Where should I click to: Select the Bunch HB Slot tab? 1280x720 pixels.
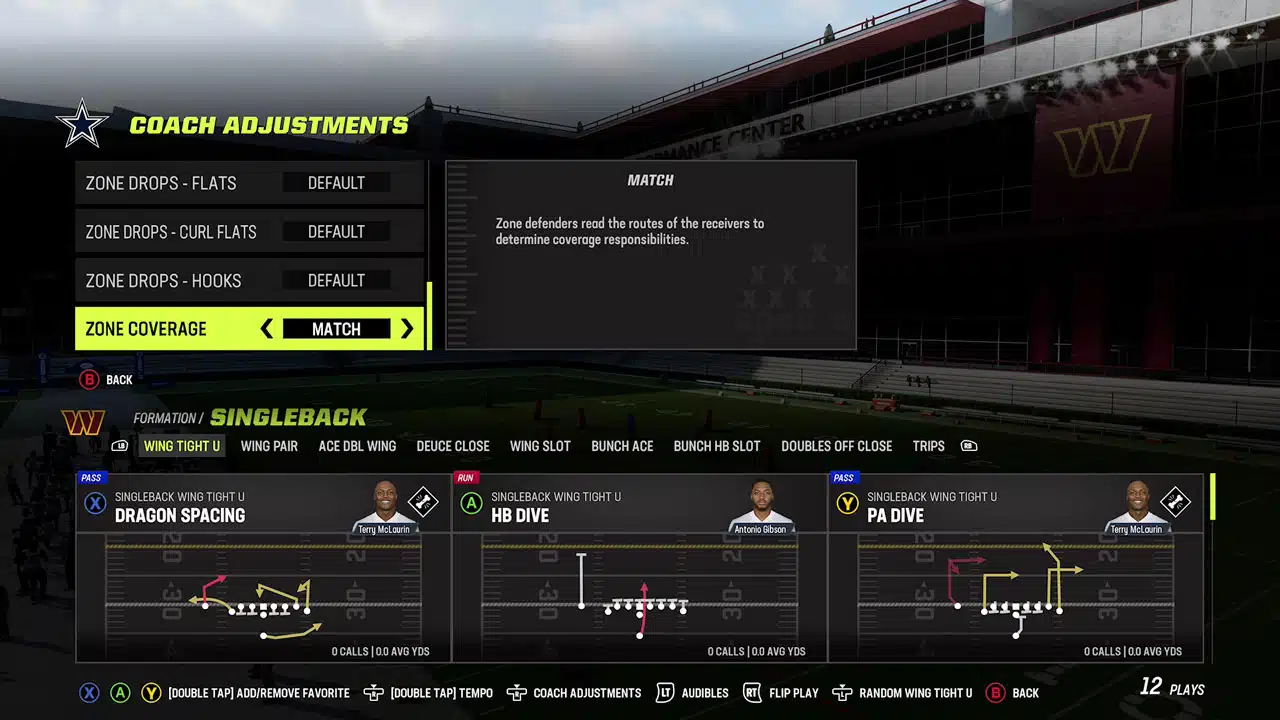[x=717, y=446]
